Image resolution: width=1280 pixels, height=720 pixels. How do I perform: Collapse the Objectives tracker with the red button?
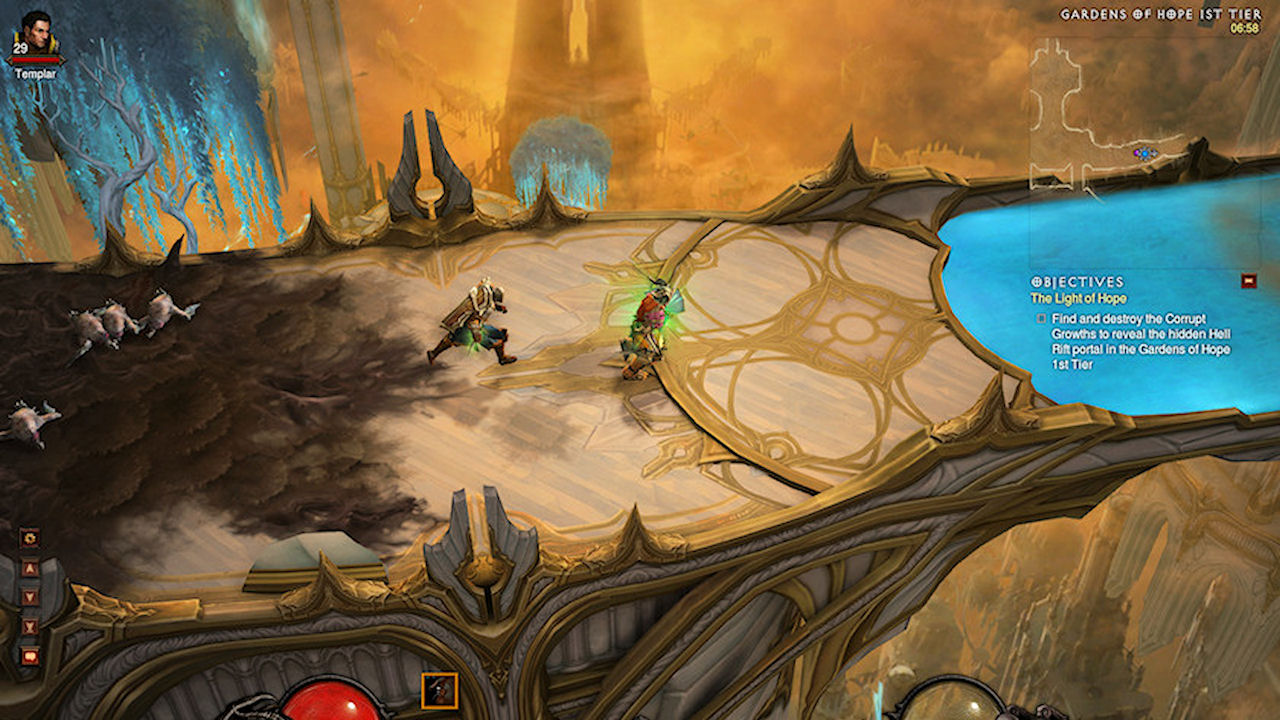[x=1248, y=281]
